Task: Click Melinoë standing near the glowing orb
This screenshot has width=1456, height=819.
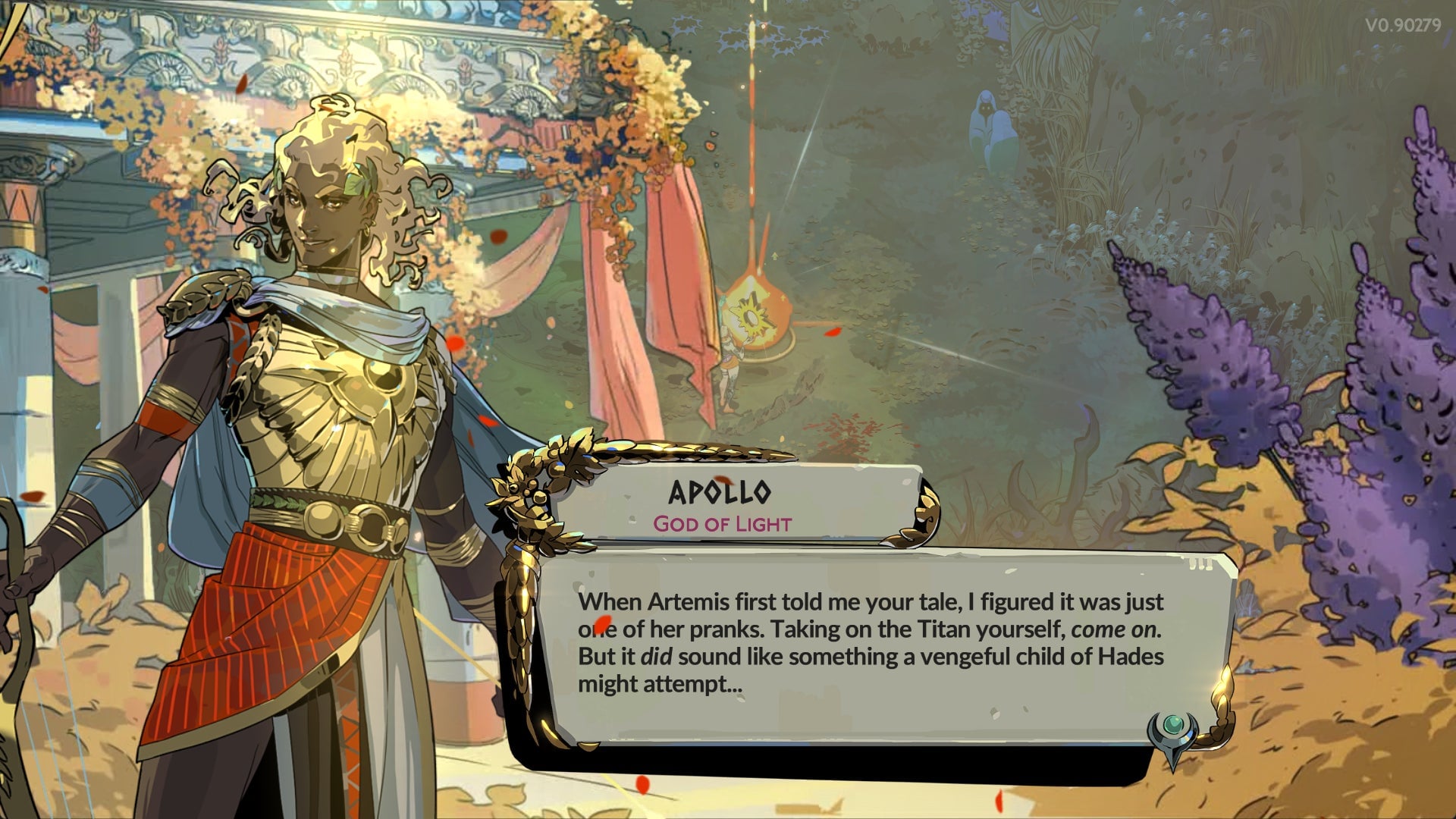Action: coord(730,362)
